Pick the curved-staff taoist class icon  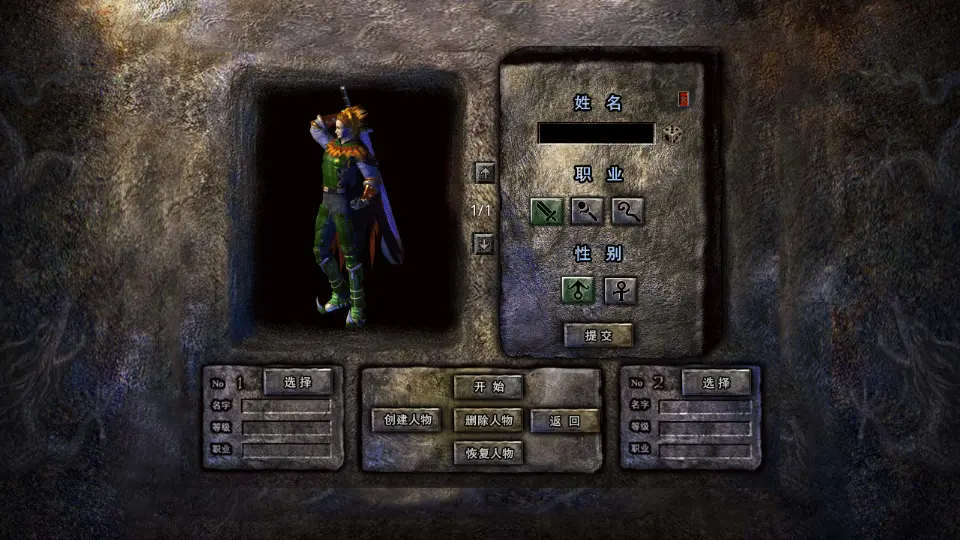click(628, 212)
